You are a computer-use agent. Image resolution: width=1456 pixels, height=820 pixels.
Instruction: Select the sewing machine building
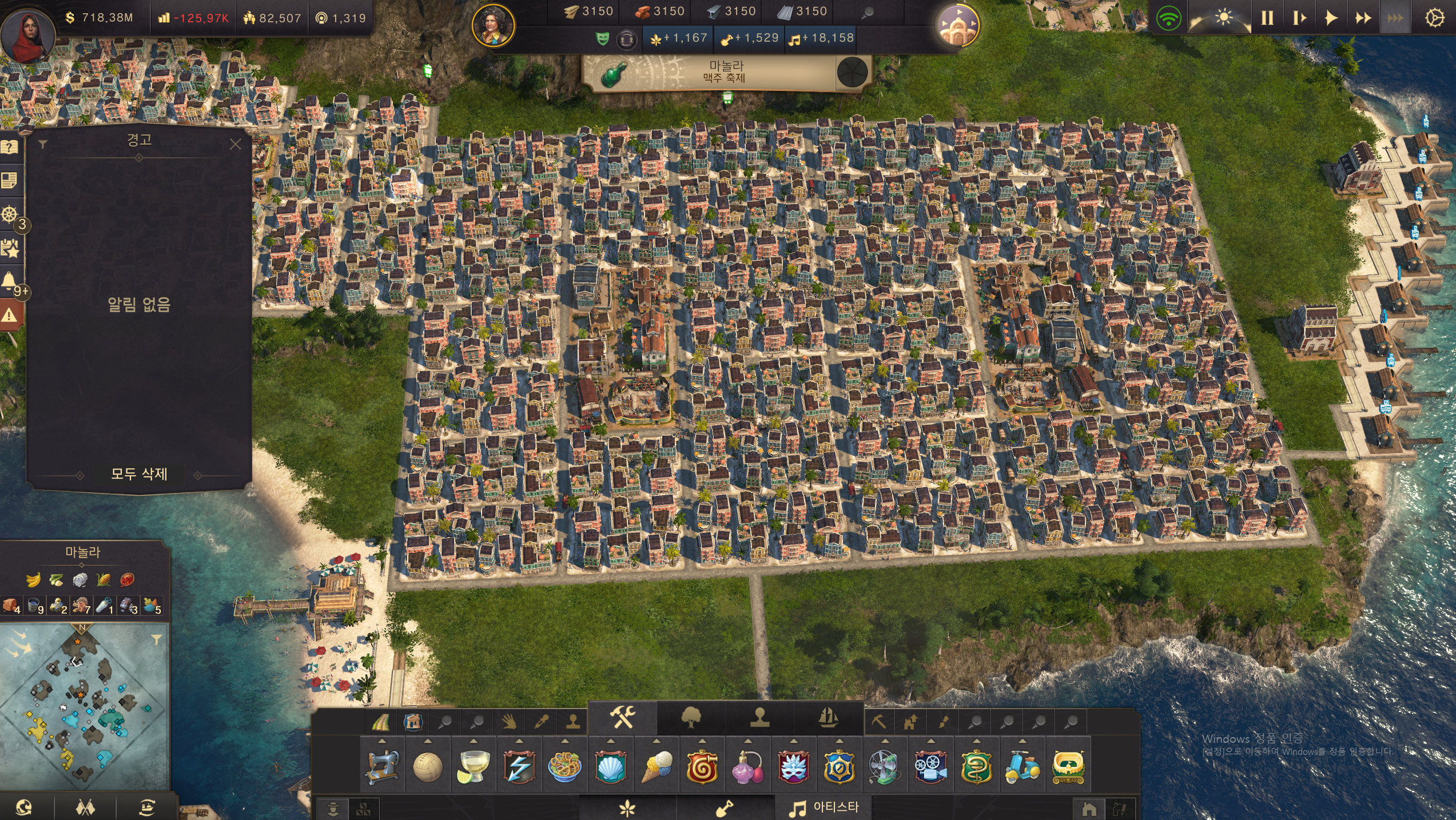381,766
